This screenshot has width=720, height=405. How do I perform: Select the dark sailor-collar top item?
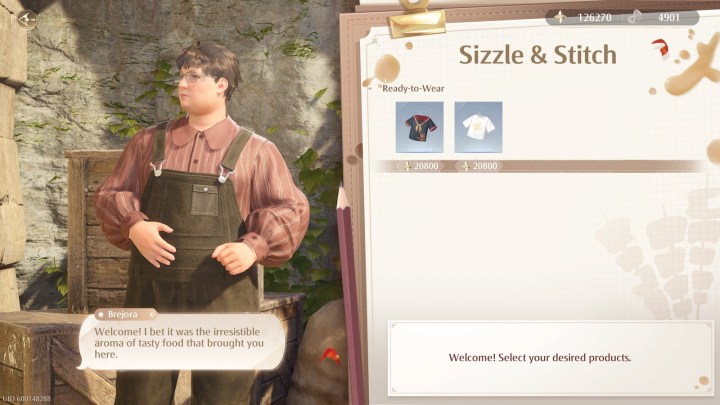(419, 127)
